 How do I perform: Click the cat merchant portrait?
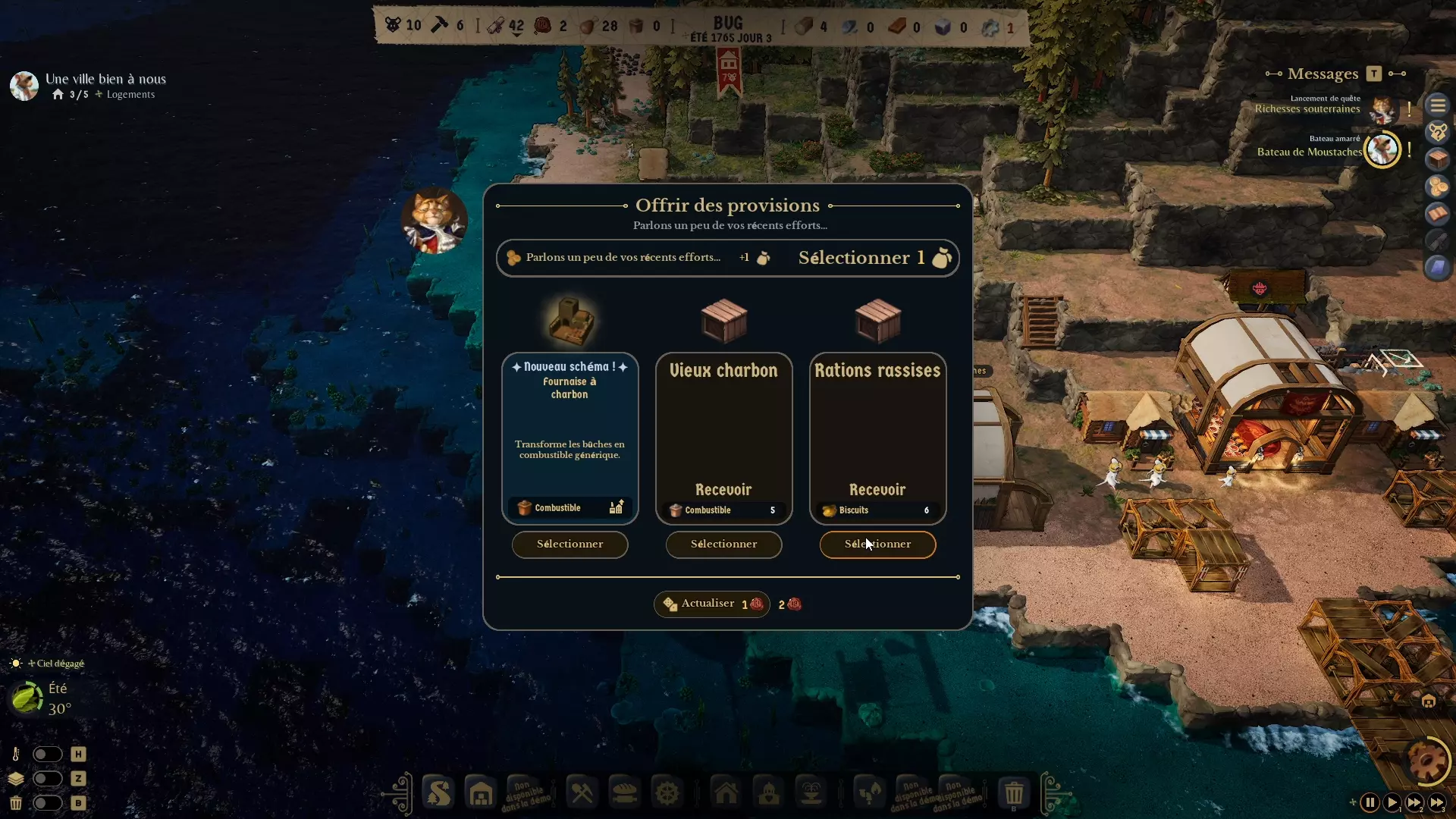[433, 220]
